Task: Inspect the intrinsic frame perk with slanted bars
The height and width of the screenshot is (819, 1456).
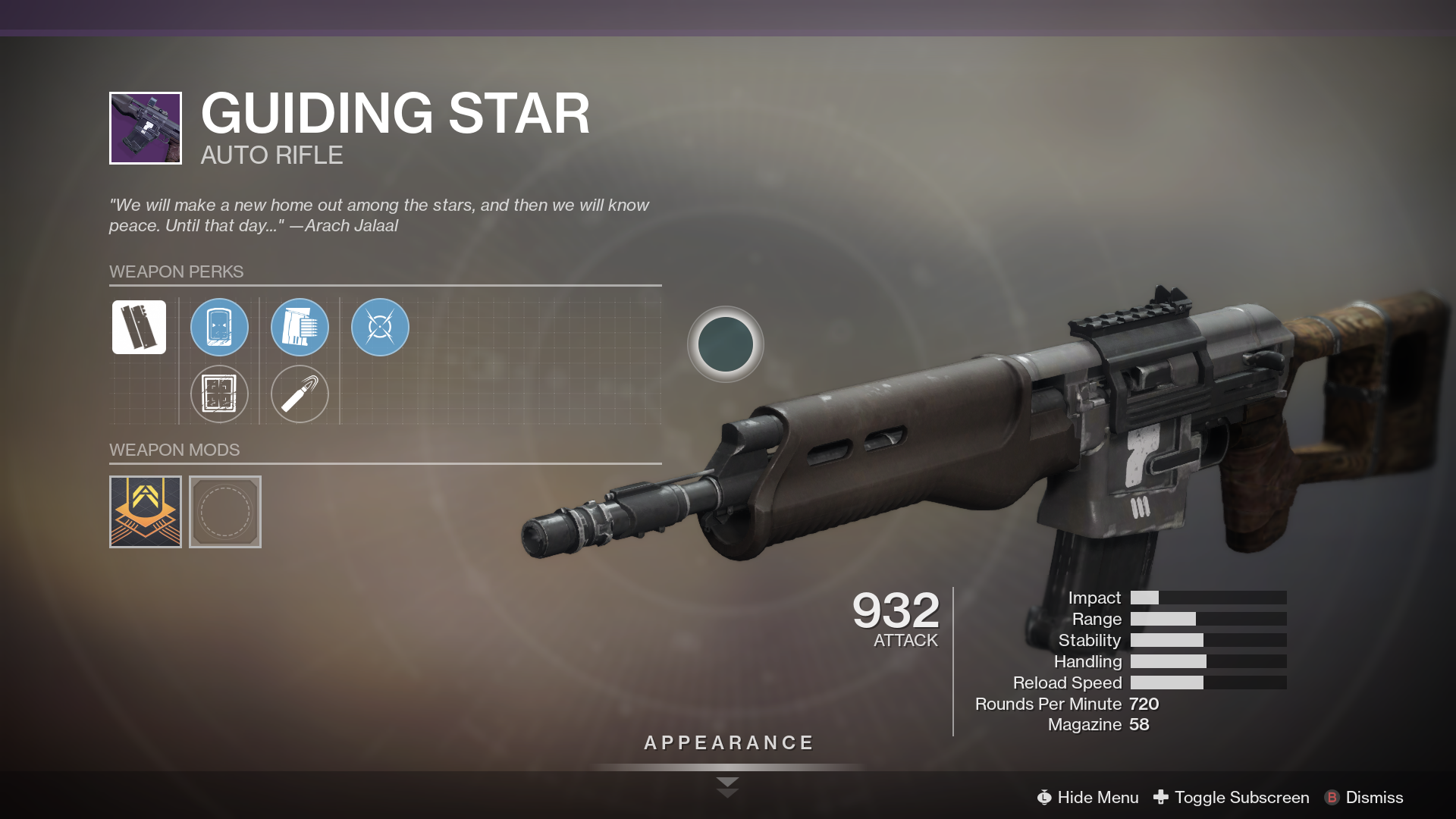Action: (x=139, y=328)
